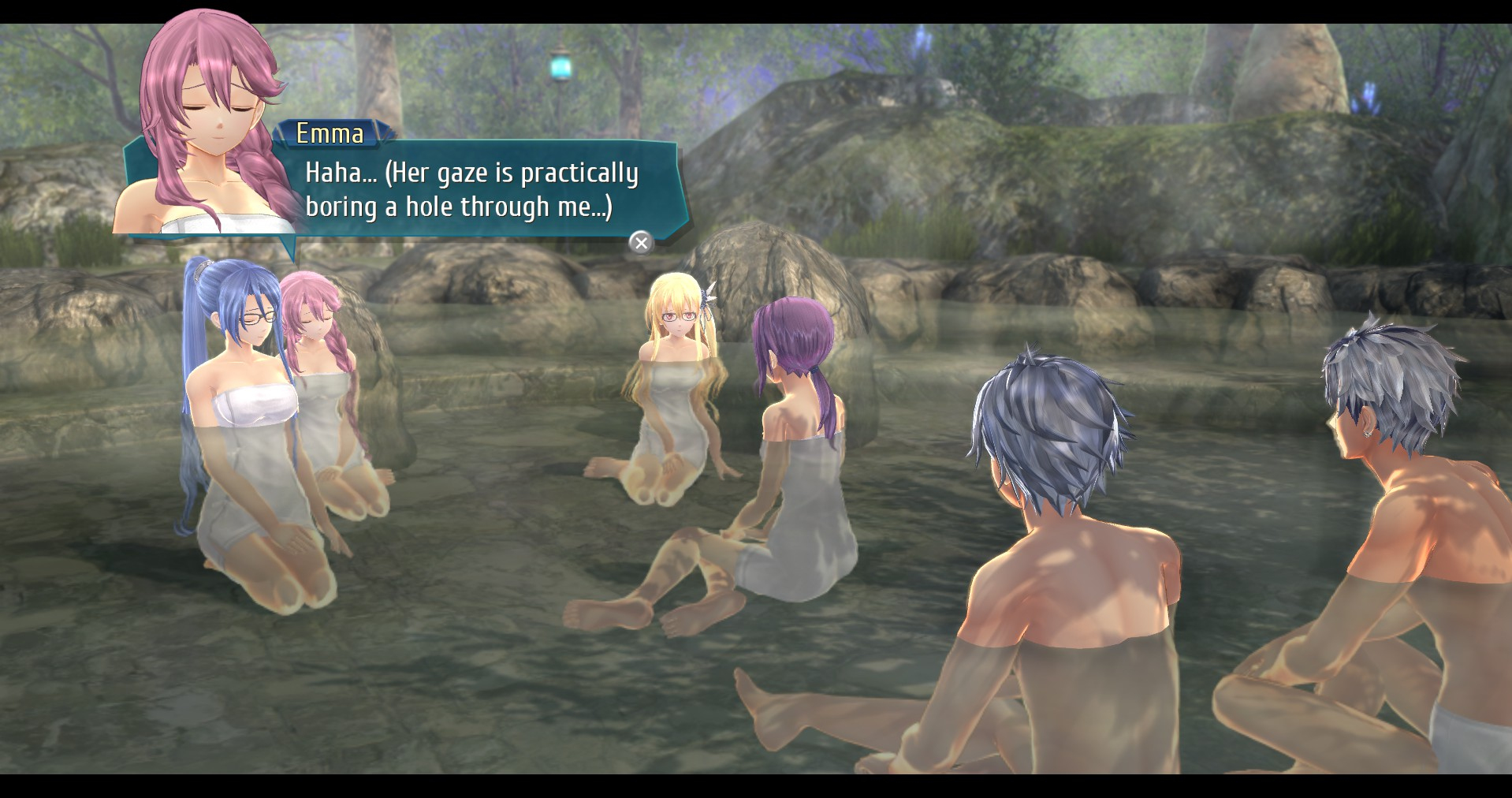Advance Emma's dialogue text box
This screenshot has height=798, width=1512.
click(641, 243)
